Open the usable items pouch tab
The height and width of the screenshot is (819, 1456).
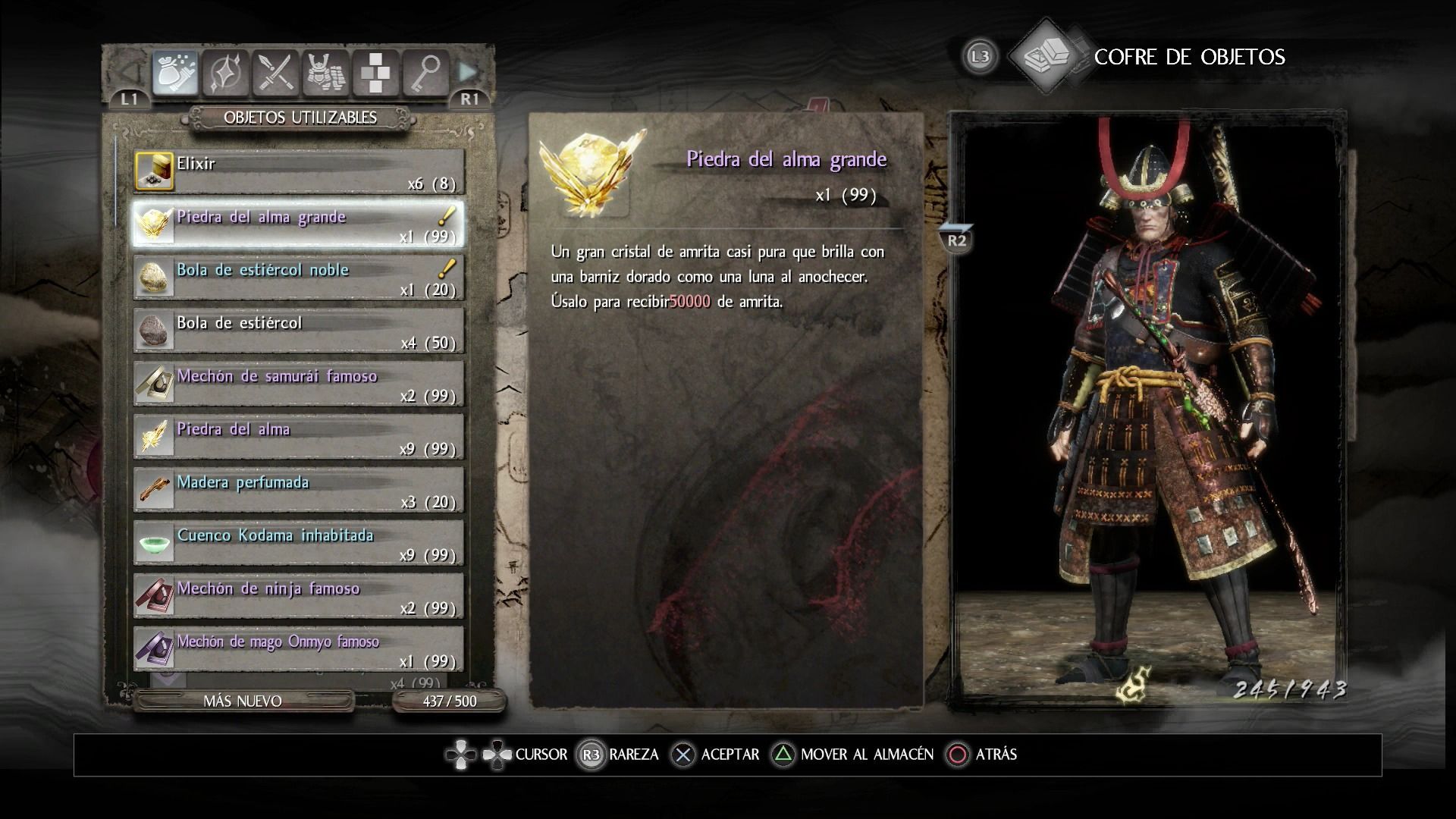[x=175, y=74]
